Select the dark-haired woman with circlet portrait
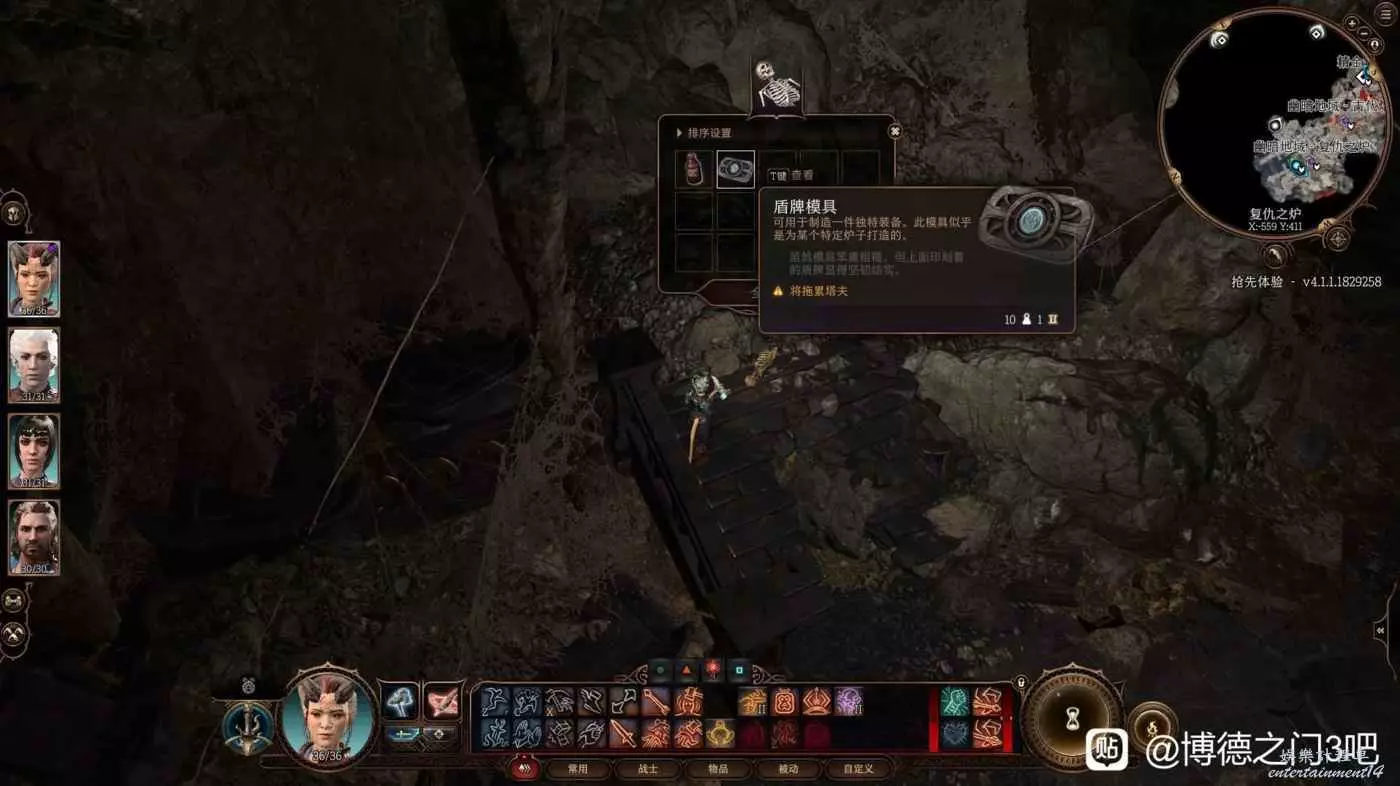This screenshot has width=1400, height=786. (34, 451)
